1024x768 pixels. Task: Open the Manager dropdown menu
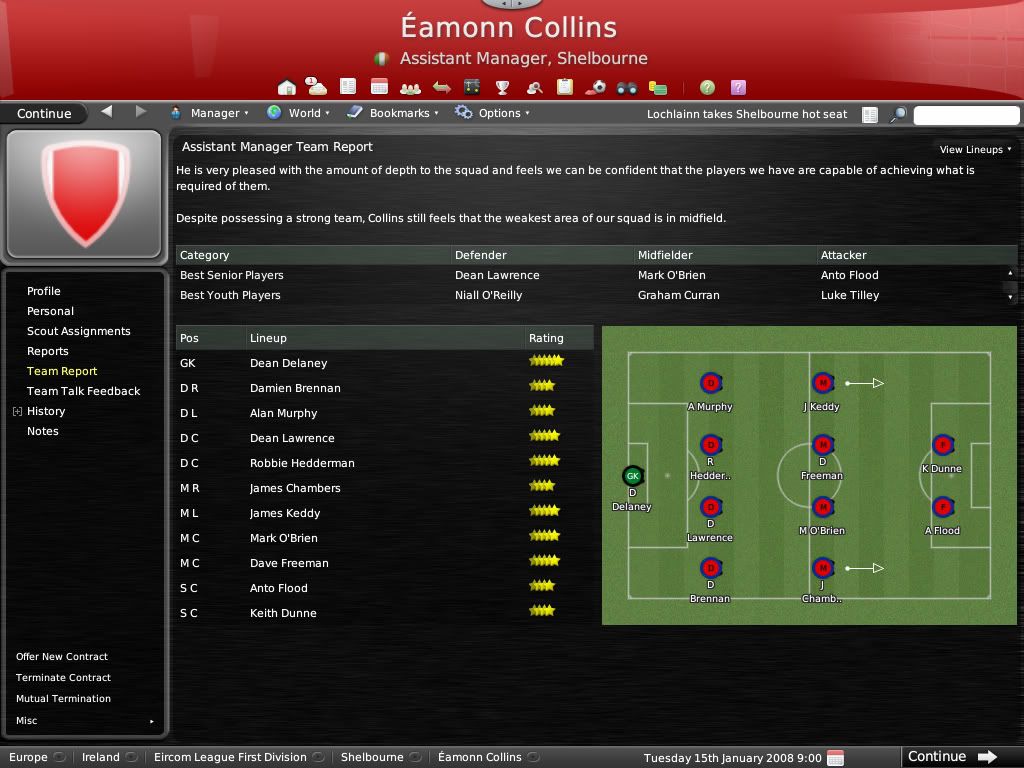click(210, 113)
